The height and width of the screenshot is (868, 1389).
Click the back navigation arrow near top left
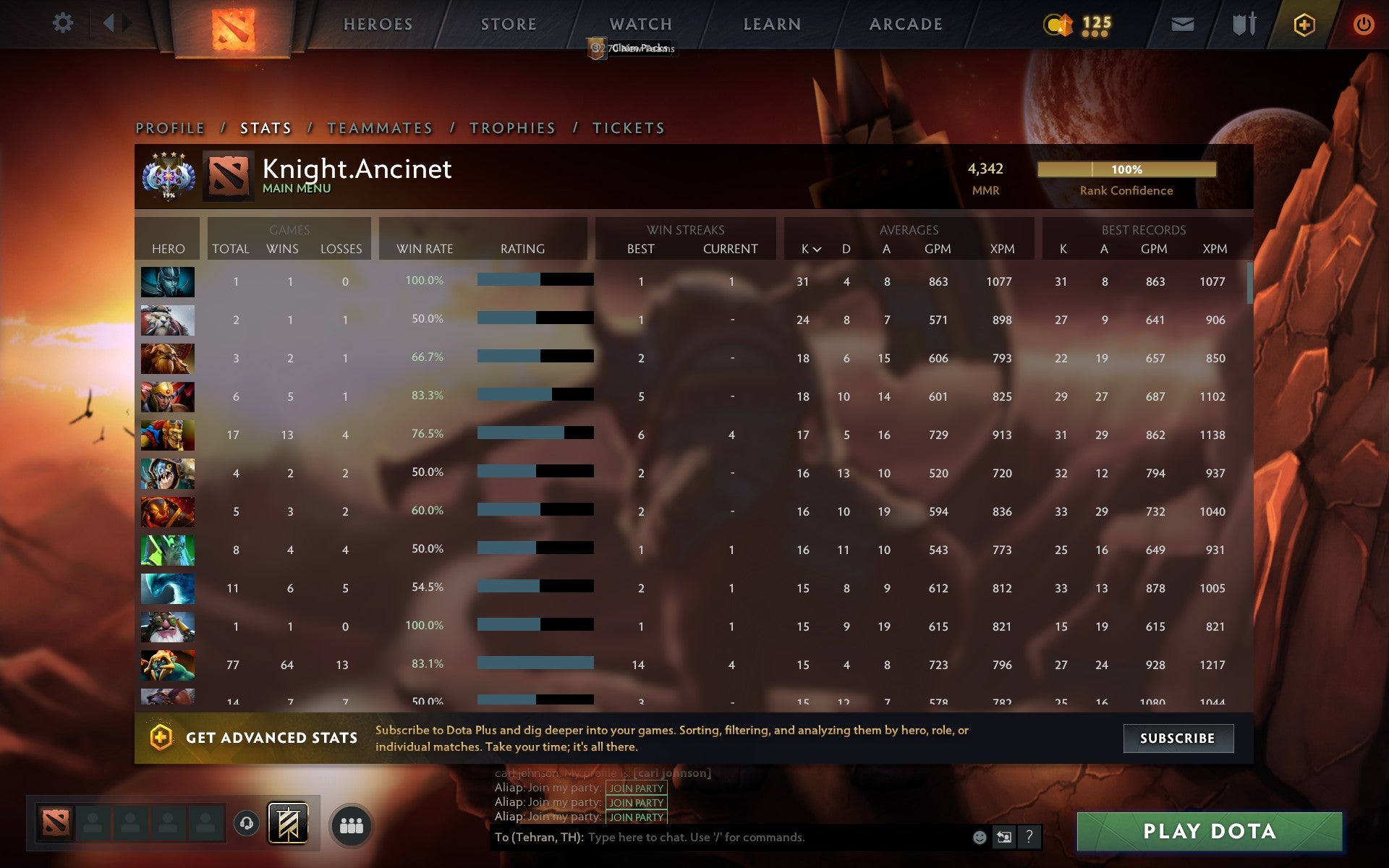click(x=109, y=22)
